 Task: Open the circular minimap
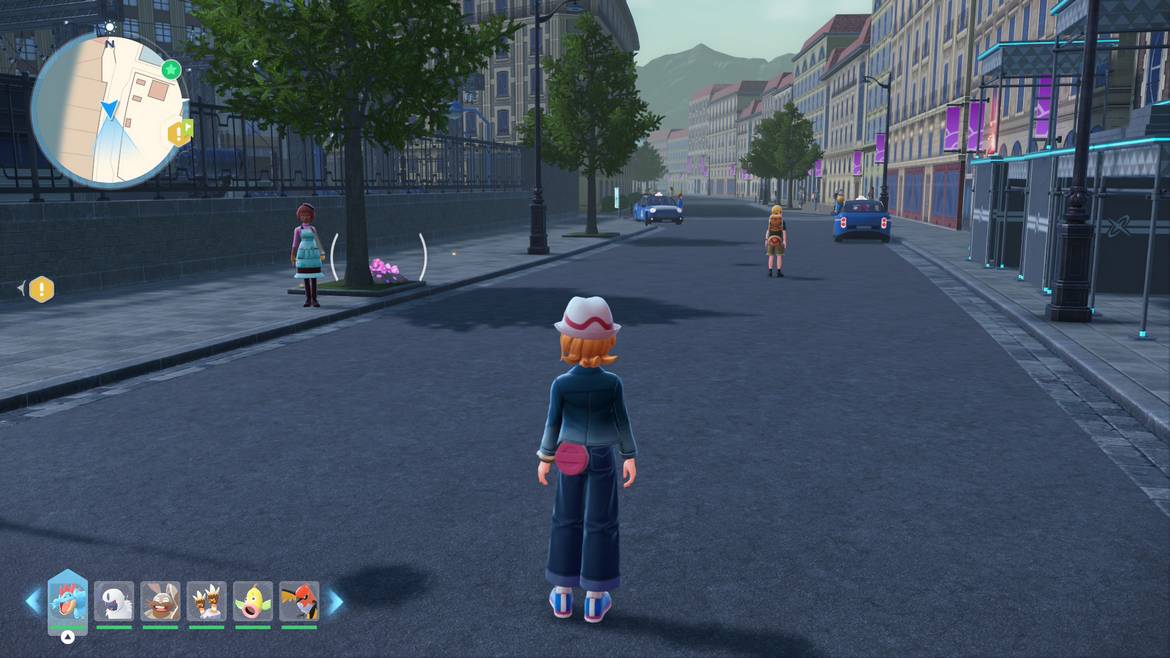click(x=108, y=111)
